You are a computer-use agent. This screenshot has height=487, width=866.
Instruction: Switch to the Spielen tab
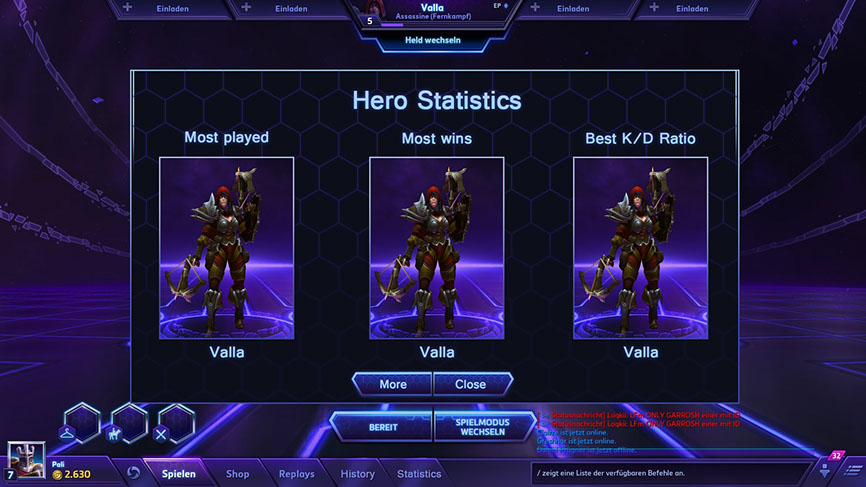click(179, 474)
